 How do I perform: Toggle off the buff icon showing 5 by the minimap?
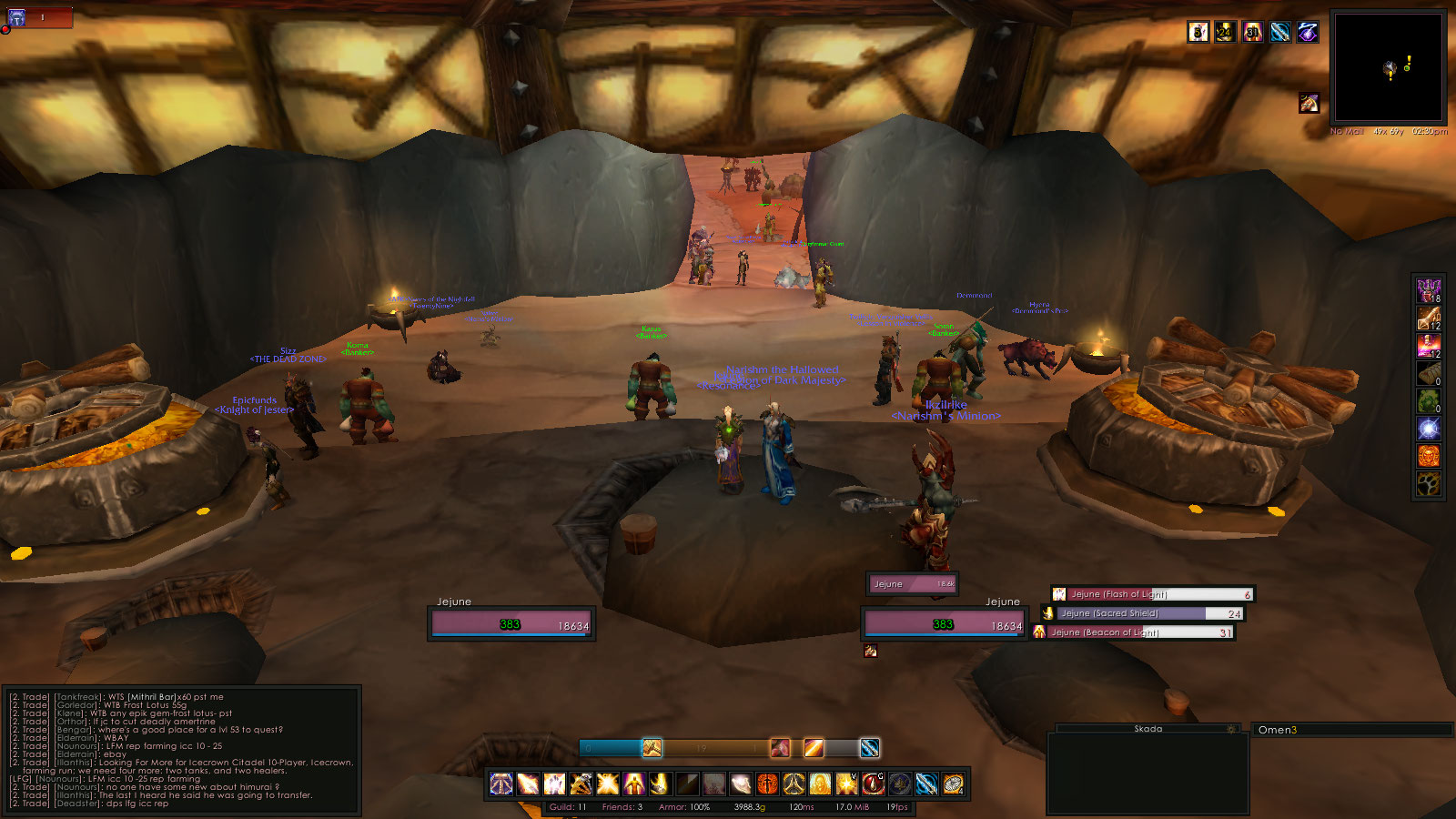click(x=1198, y=32)
